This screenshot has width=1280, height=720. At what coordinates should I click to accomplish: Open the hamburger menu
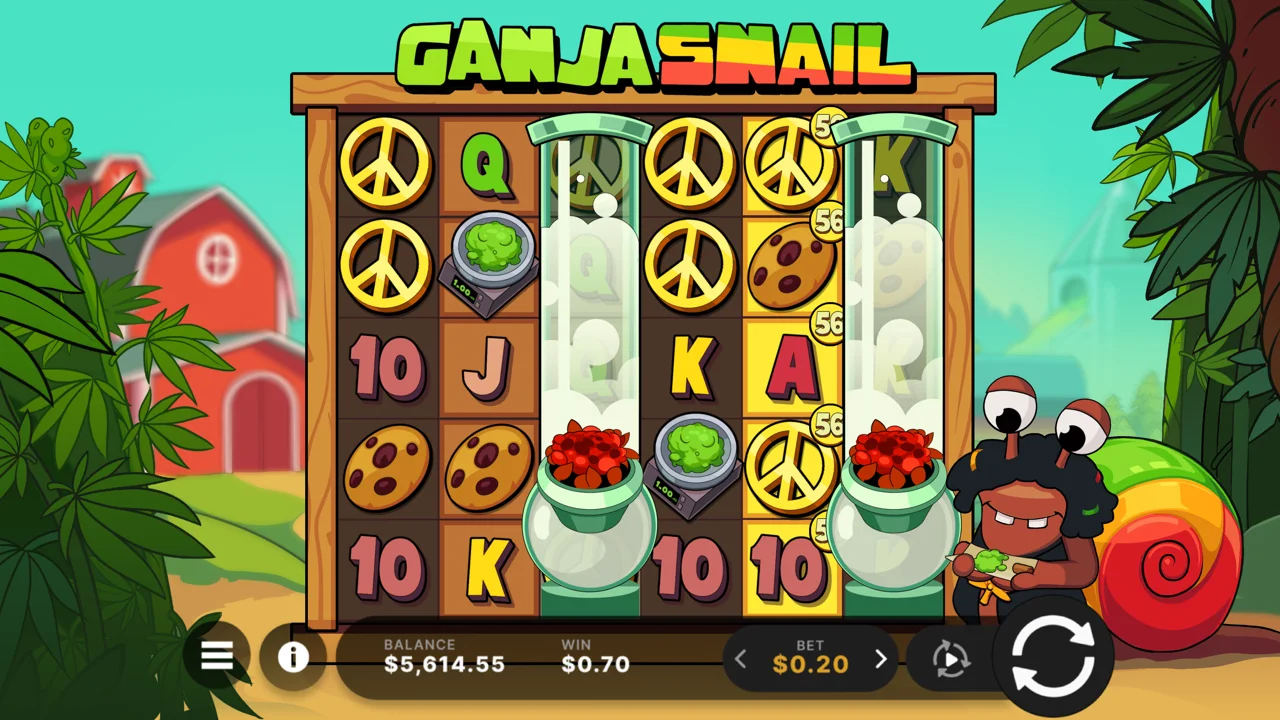217,656
